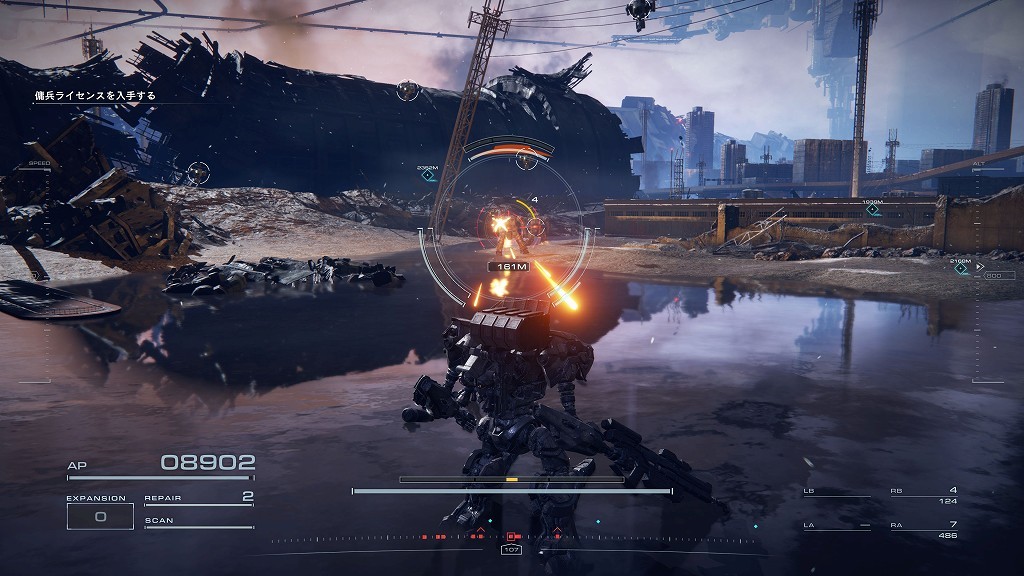Viewport: 1024px width, 576px height.
Task: Select the 1609M waypoint marker
Action: [872, 209]
